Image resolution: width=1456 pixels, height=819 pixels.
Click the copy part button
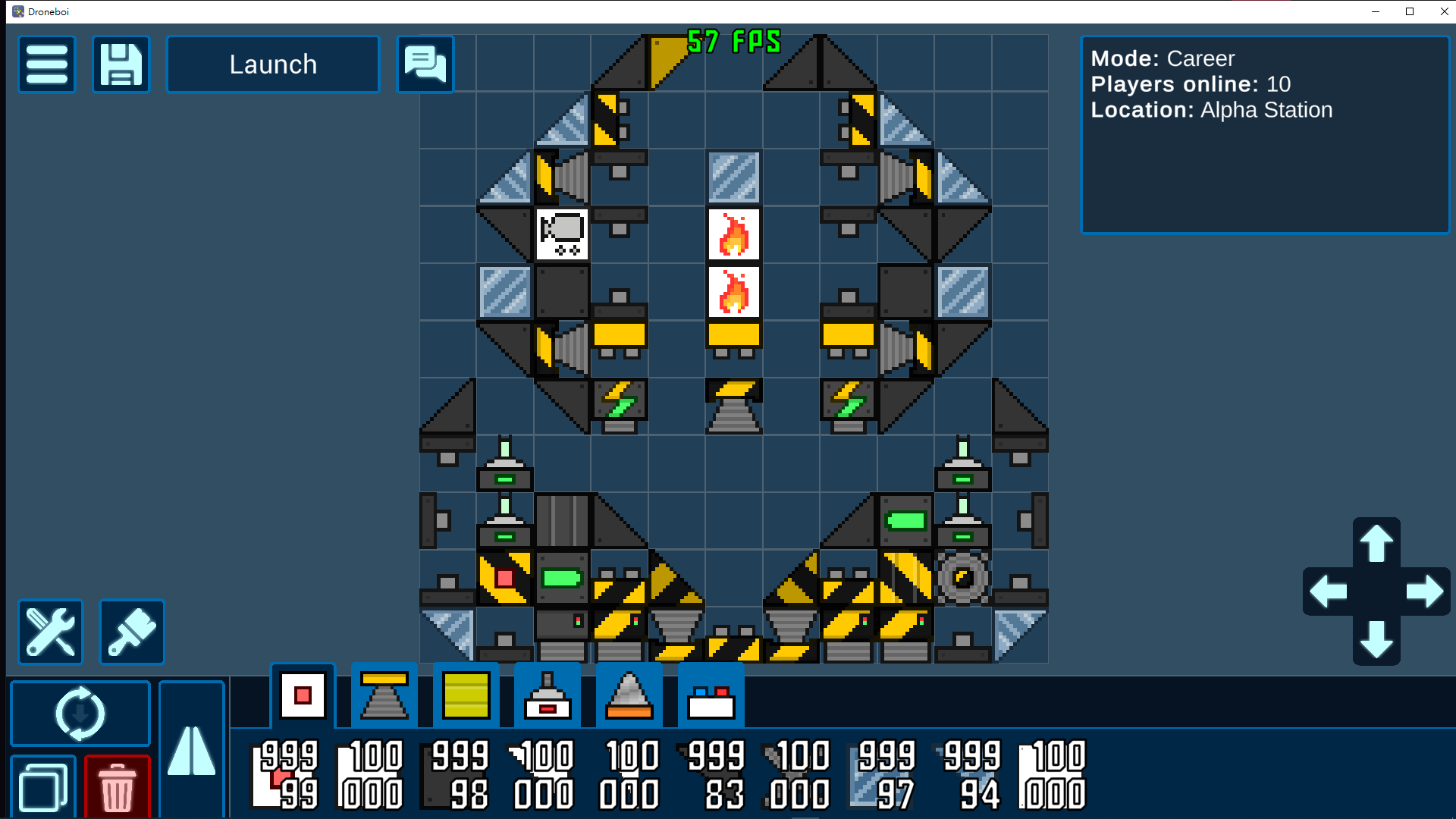click(43, 787)
